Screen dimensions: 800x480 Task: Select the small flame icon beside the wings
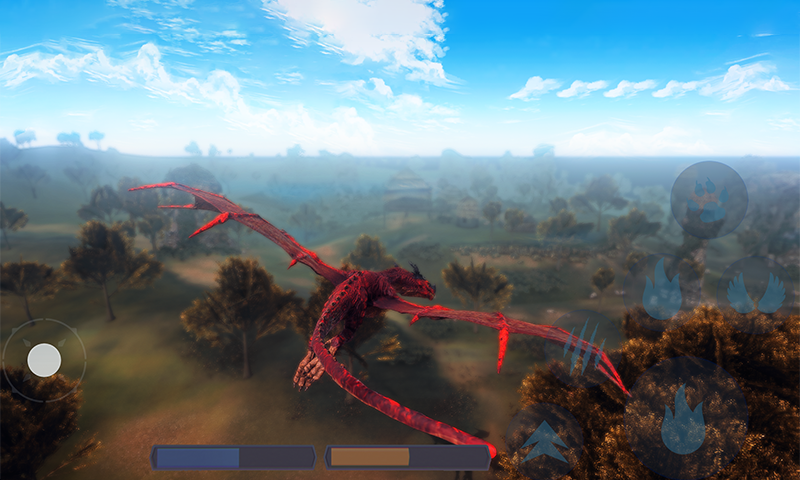pyautogui.click(x=662, y=290)
